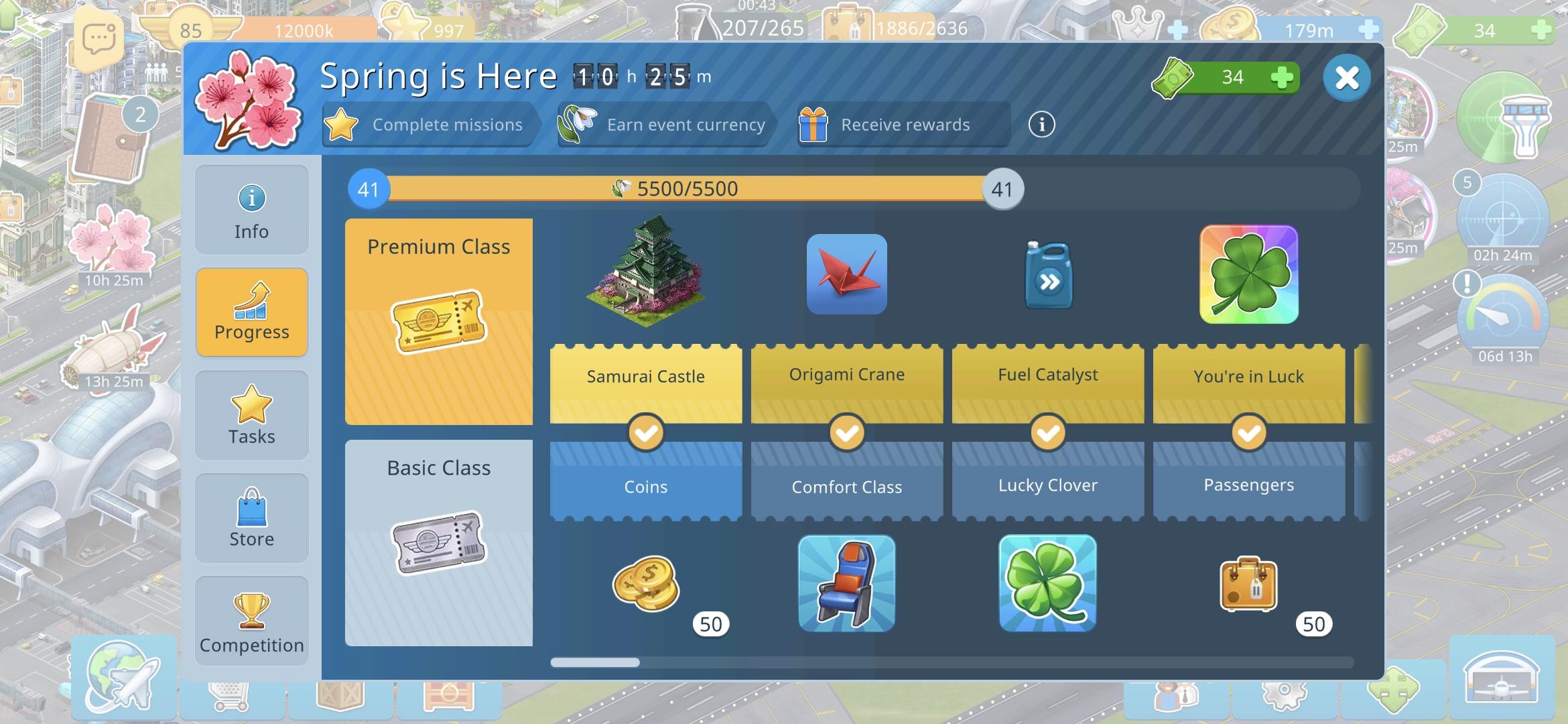Add more green cash with the plus button
The width and height of the screenshot is (1568, 724).
pyautogui.click(x=1281, y=78)
